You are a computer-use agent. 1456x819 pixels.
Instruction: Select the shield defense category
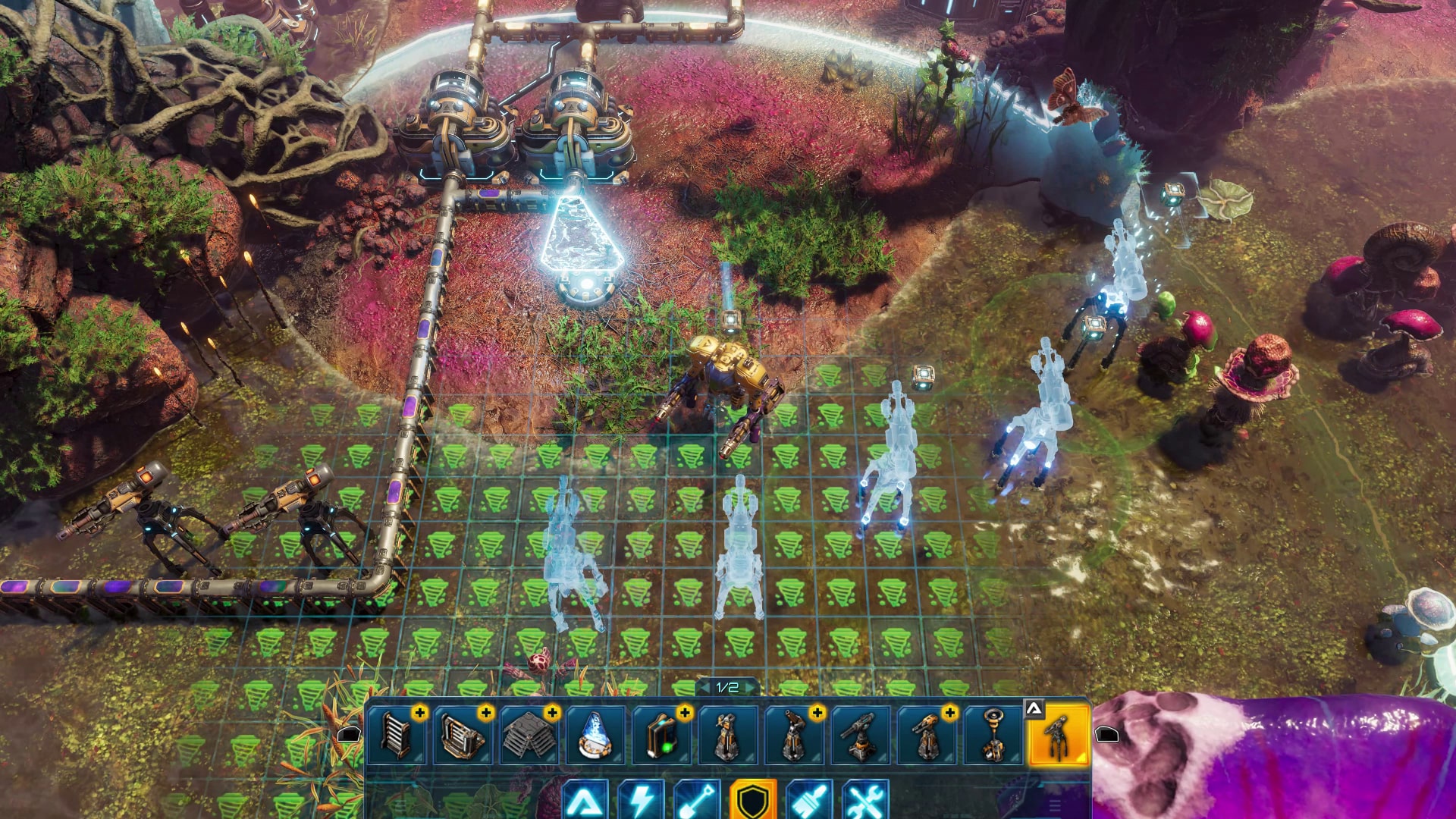coord(753,801)
